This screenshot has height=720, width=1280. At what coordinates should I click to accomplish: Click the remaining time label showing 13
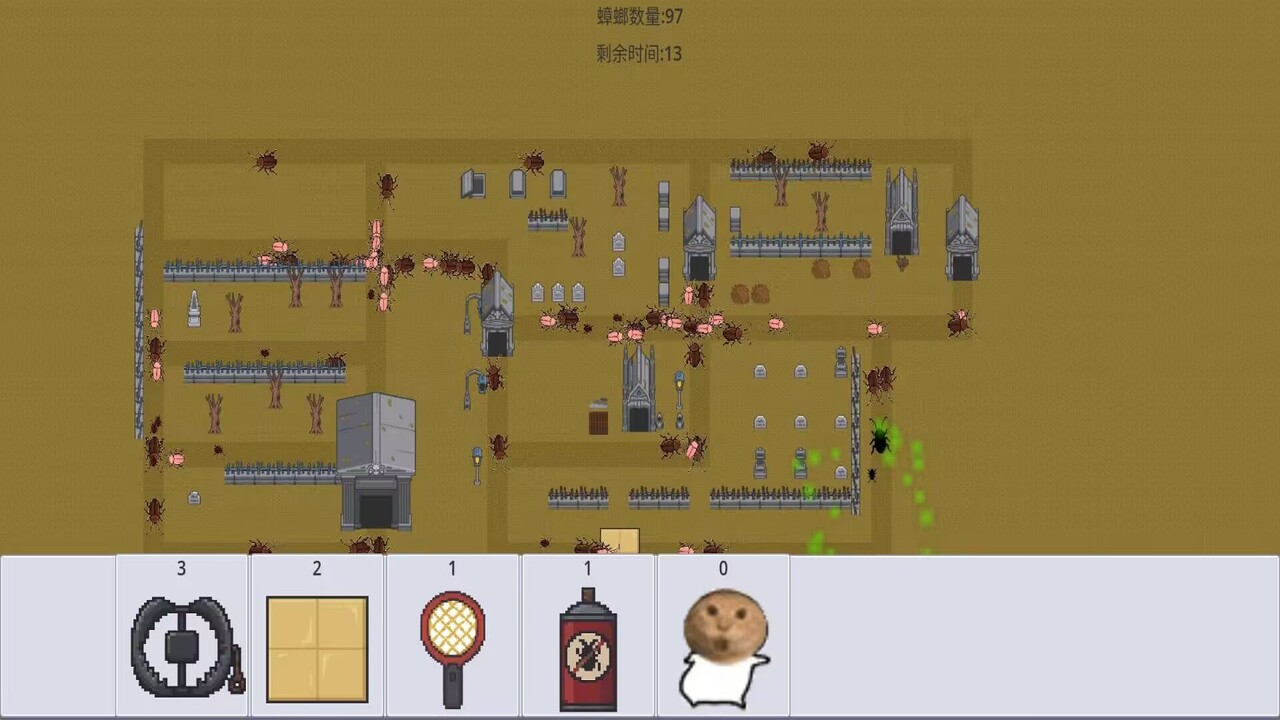pos(637,54)
